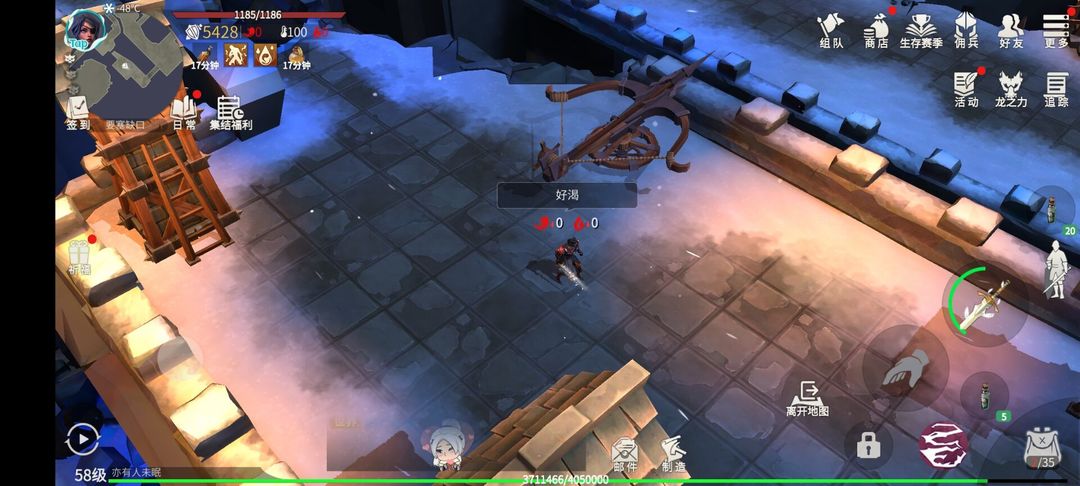
Task: Open the 集结福利 rally rewards
Action: point(230,113)
